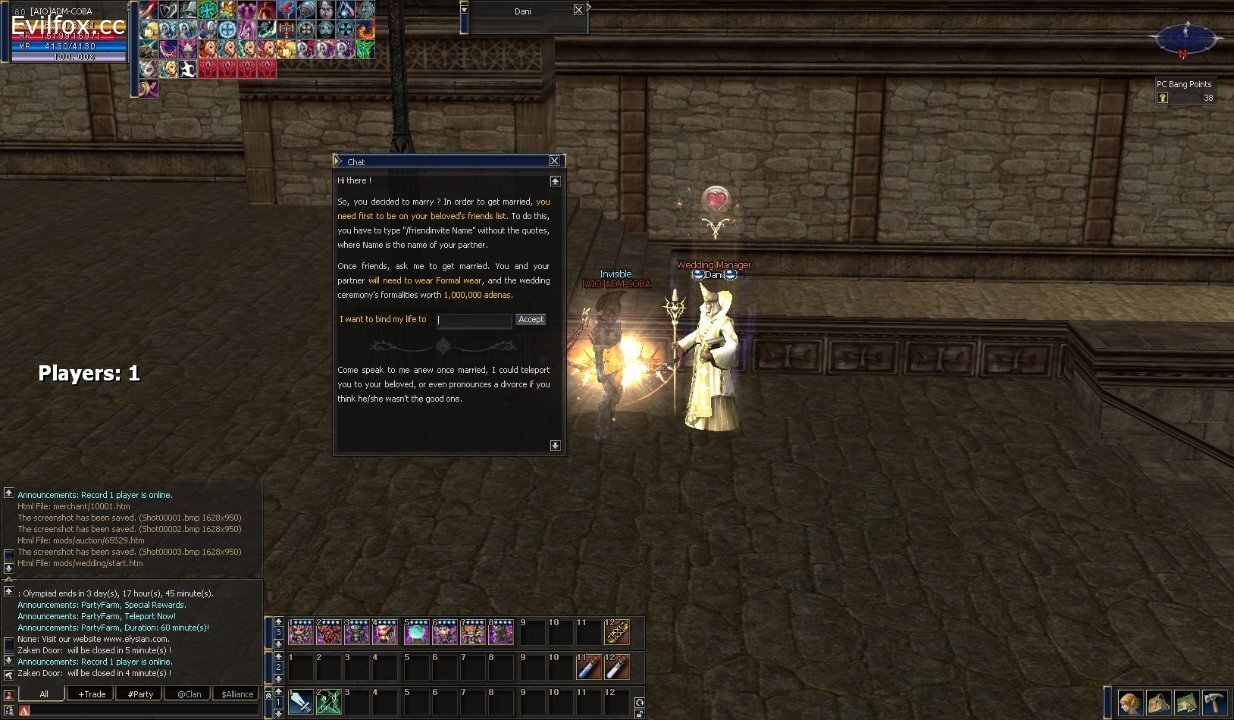Switch to the All chat tab

44,694
